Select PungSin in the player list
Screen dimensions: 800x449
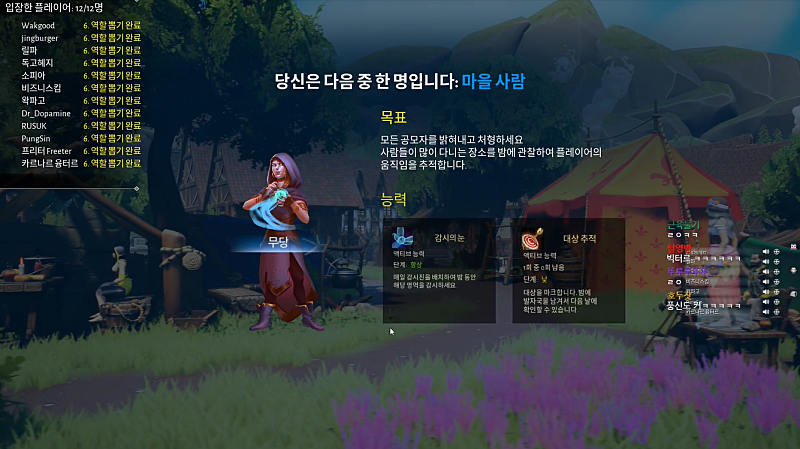click(x=36, y=138)
